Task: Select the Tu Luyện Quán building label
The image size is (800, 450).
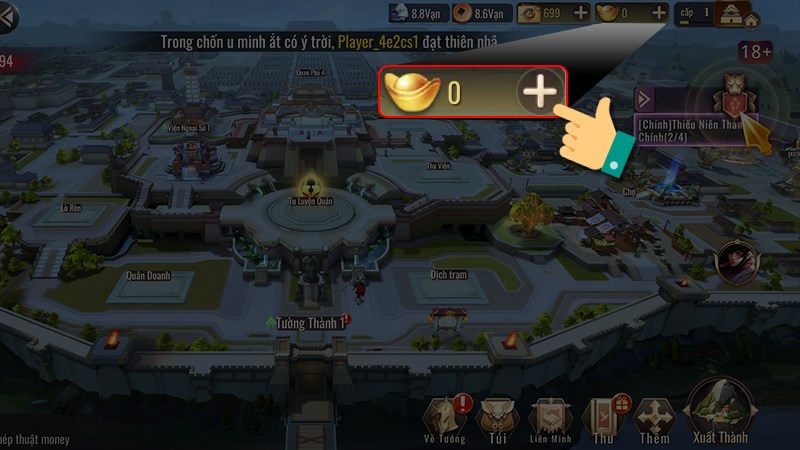Action: click(x=311, y=199)
